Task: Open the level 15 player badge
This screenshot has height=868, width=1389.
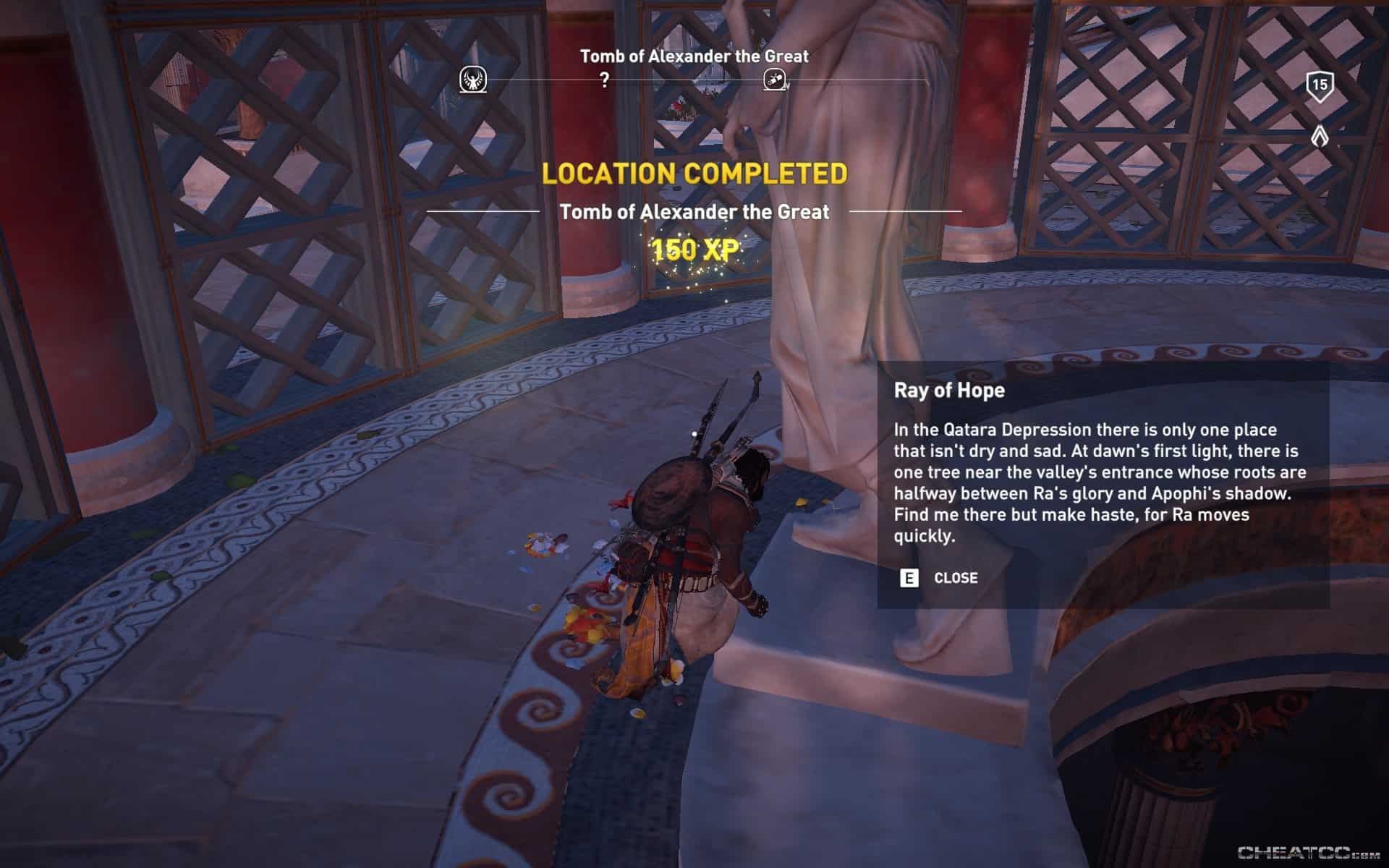Action: (1320, 86)
